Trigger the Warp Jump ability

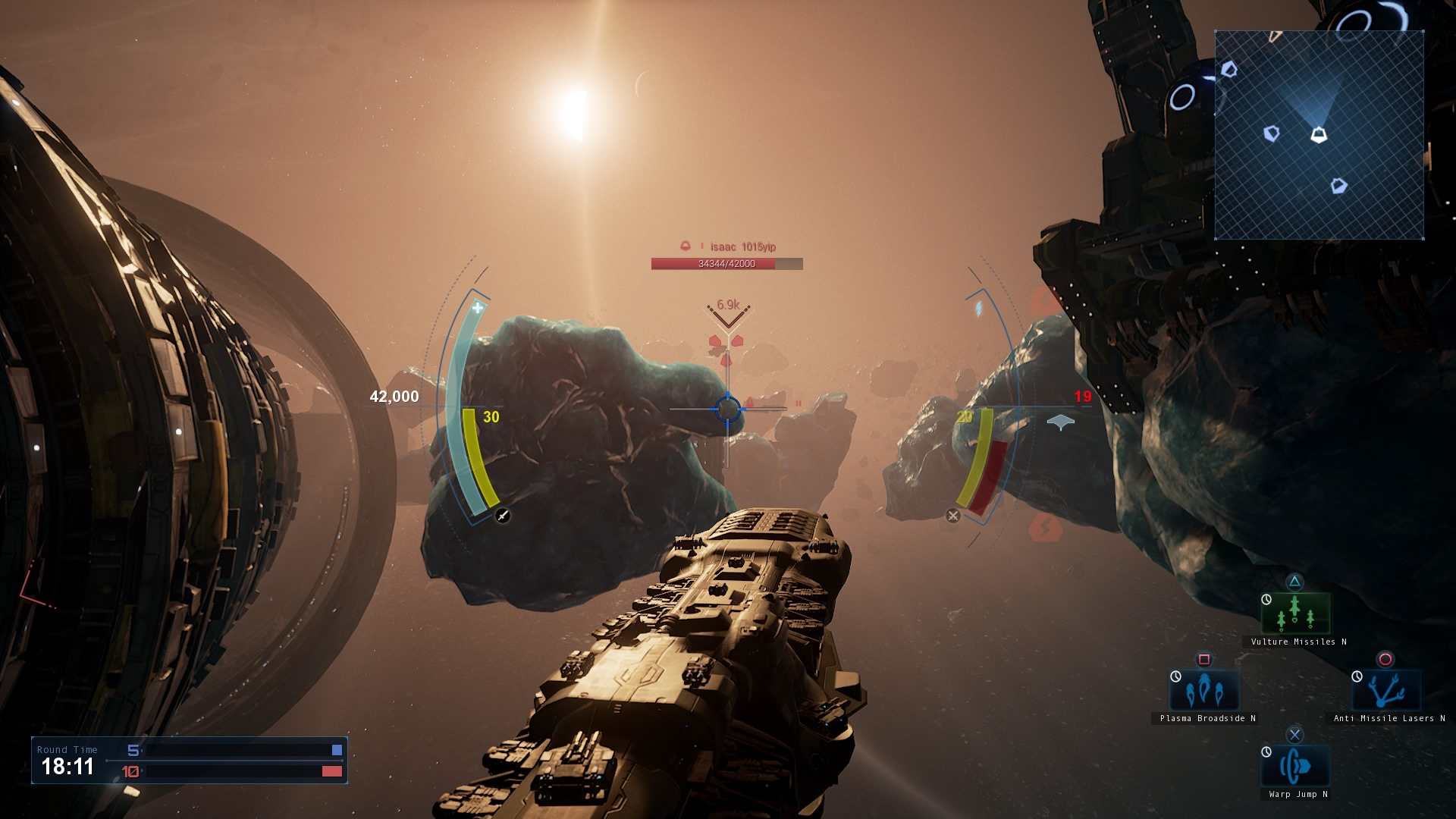coord(1295,766)
